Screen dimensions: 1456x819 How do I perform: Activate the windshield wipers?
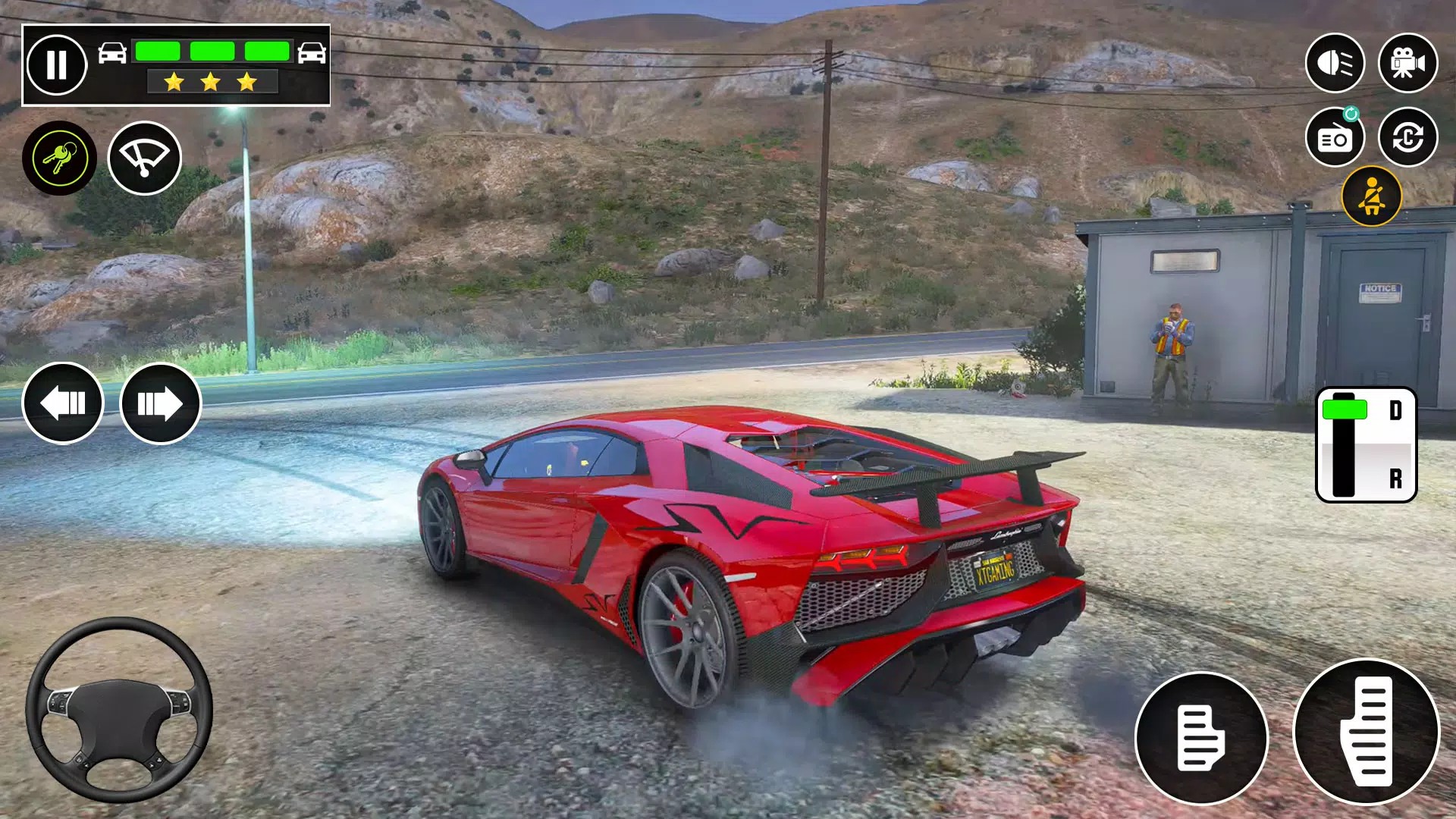(x=144, y=157)
